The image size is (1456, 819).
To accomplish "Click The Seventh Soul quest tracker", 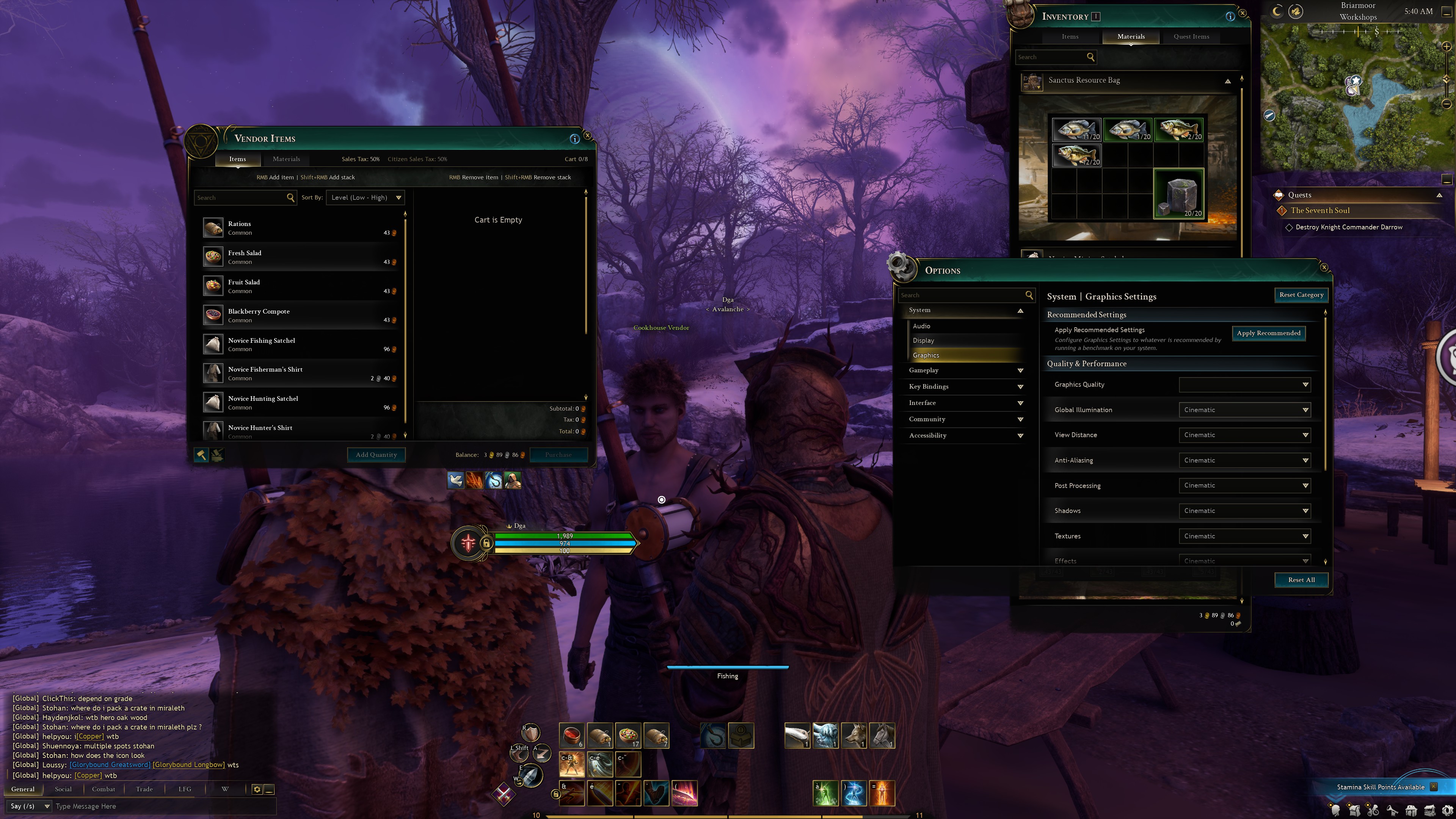I will pos(1320,211).
